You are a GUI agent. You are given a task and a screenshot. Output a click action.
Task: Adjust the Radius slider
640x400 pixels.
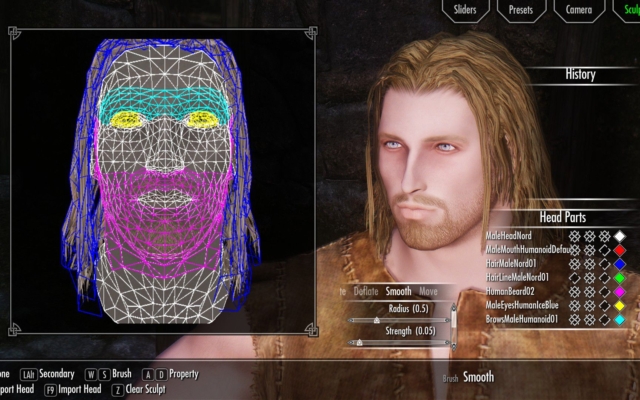[x=376, y=320]
